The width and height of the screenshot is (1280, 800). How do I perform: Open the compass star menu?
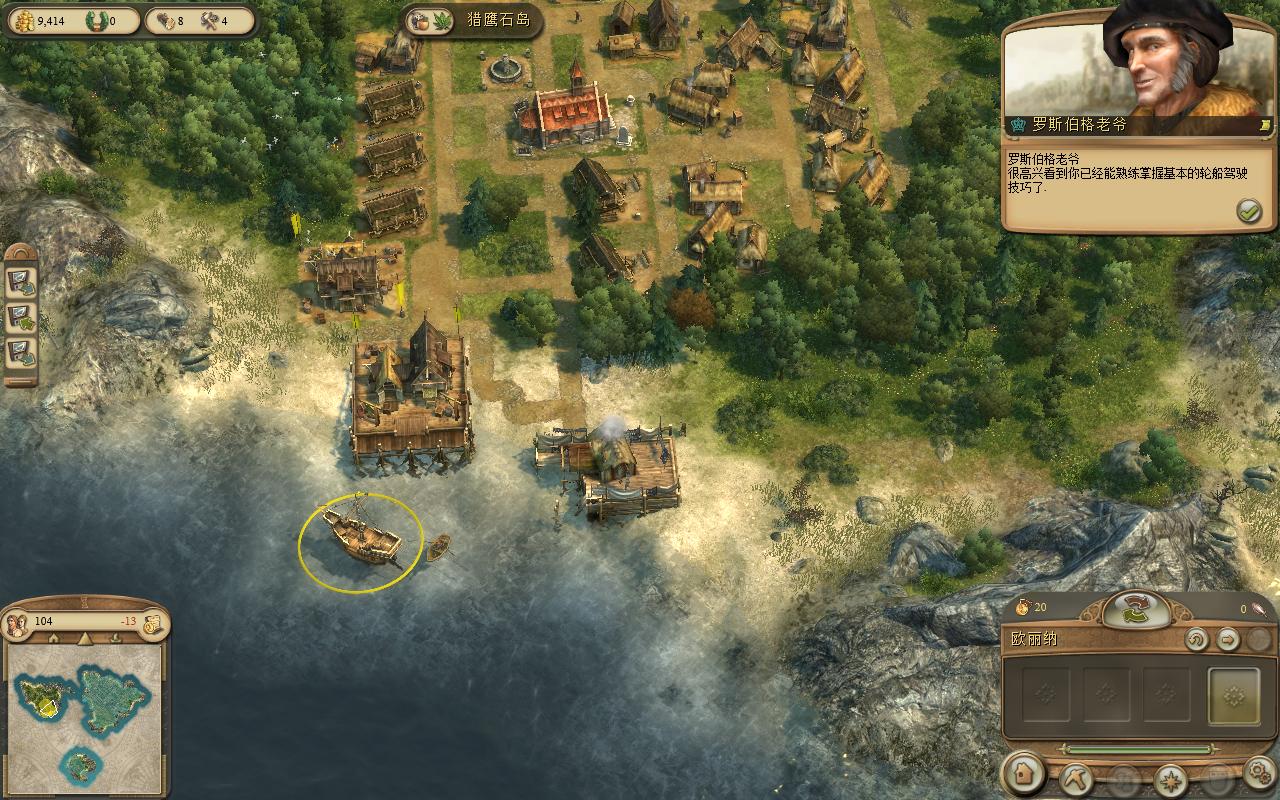click(x=1169, y=777)
